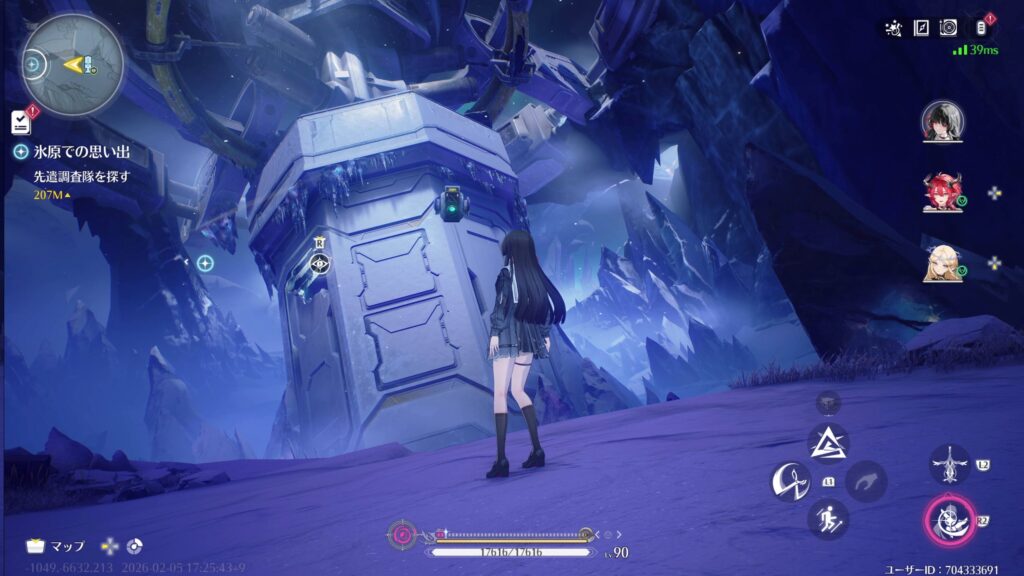Open the disc record icon

pyautogui.click(x=948, y=28)
